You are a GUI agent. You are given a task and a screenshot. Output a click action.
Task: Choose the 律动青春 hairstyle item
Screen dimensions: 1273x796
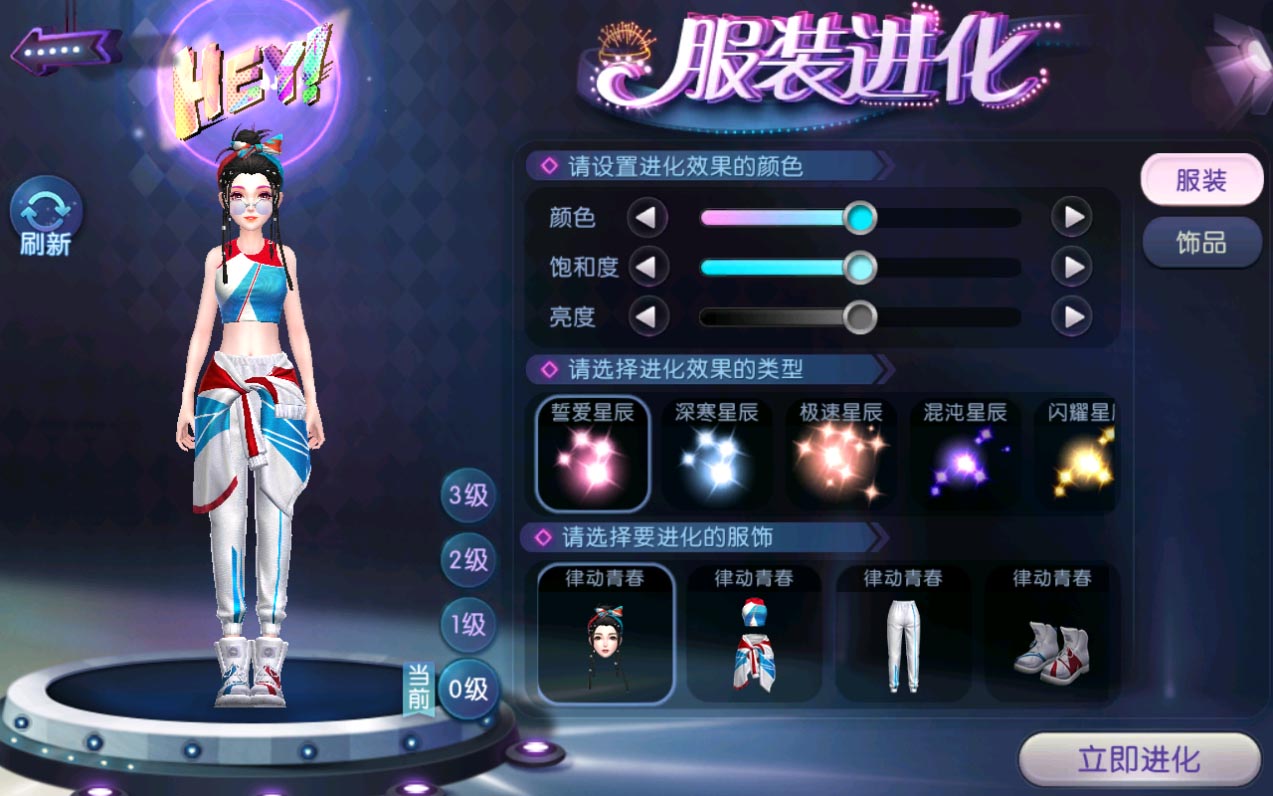(x=605, y=634)
